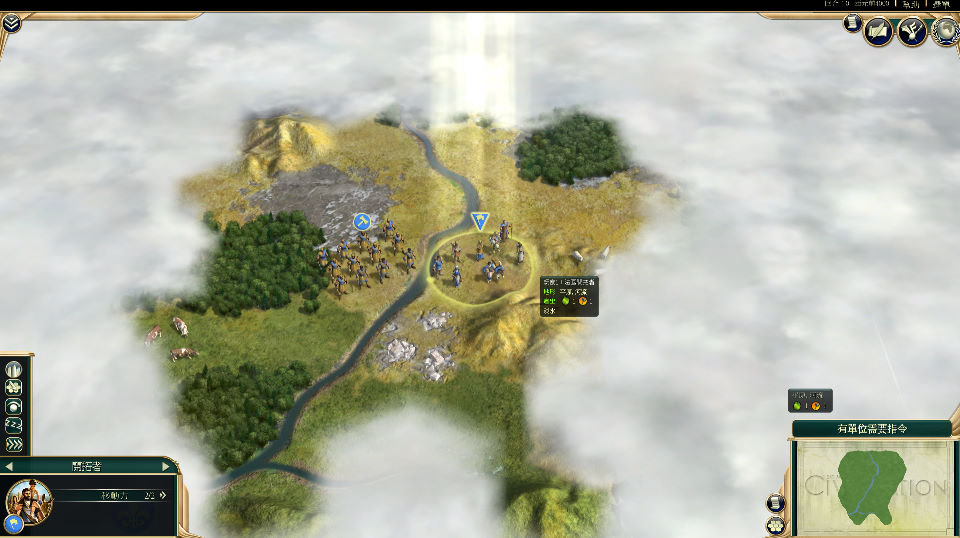Toggle the hex grid icon beside the minimap
This screenshot has width=960, height=538.
pyautogui.click(x=776, y=525)
